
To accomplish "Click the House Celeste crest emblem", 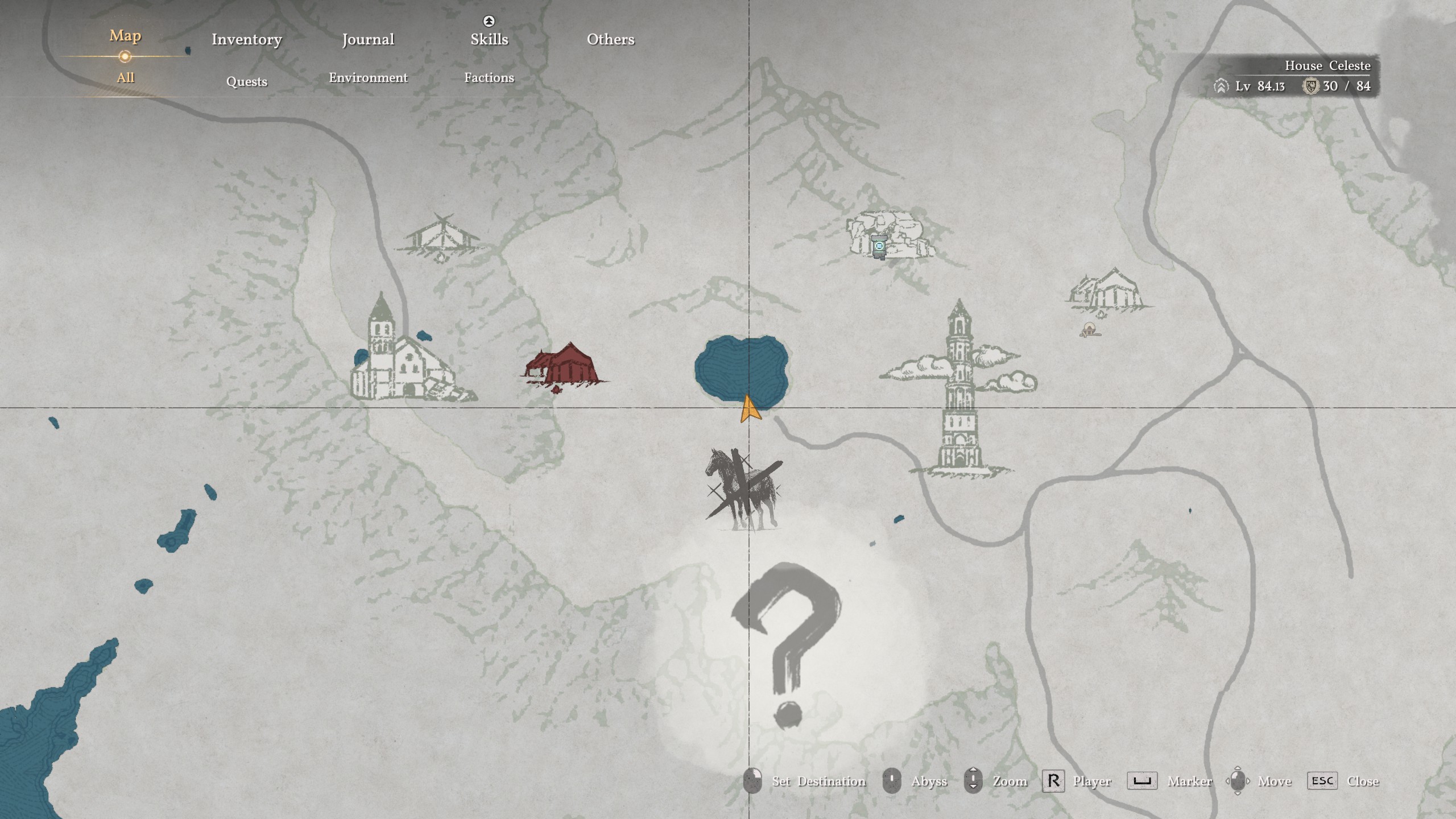I will tap(1312, 87).
